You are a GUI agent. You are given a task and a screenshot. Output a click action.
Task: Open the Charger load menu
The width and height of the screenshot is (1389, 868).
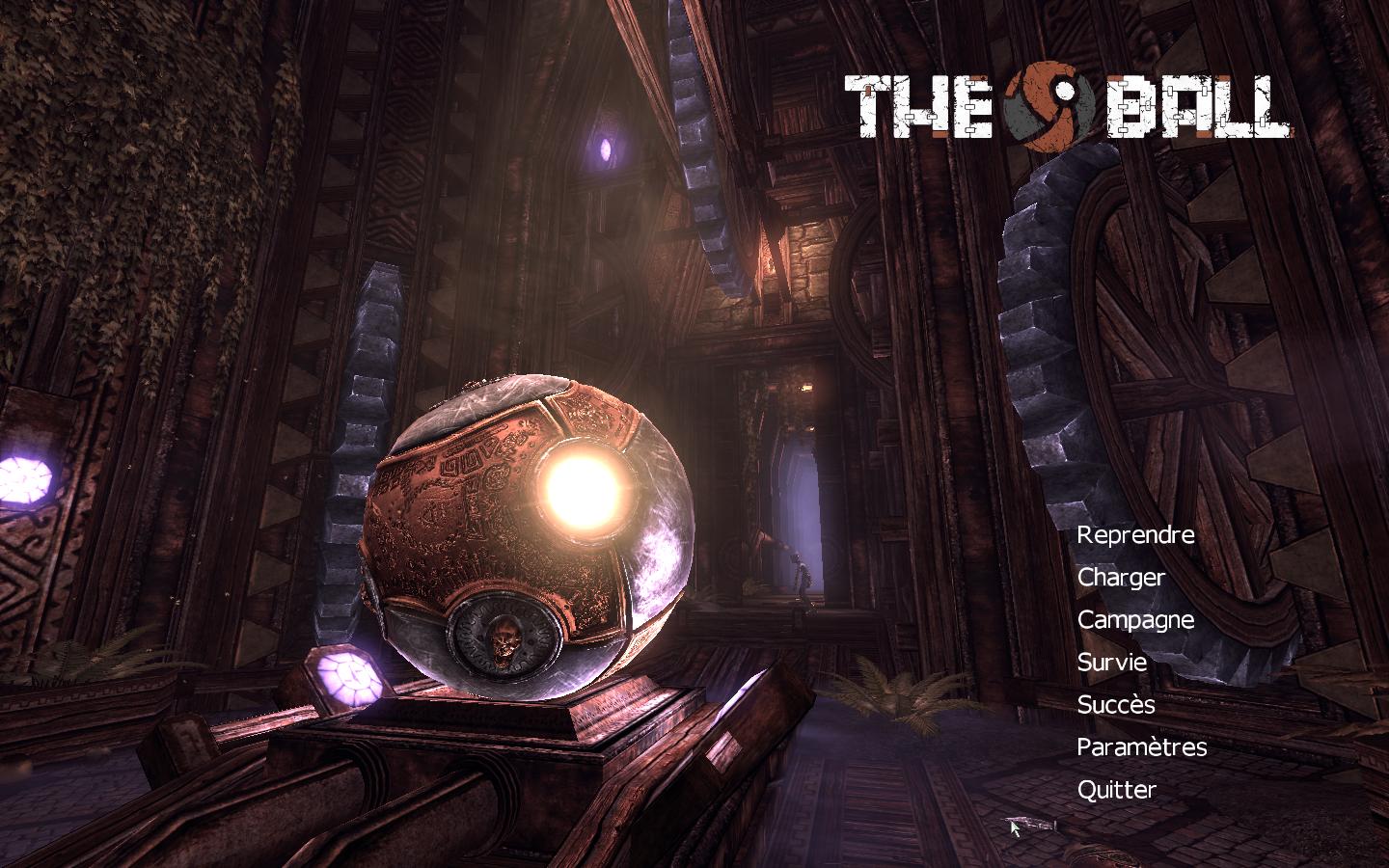1121,578
